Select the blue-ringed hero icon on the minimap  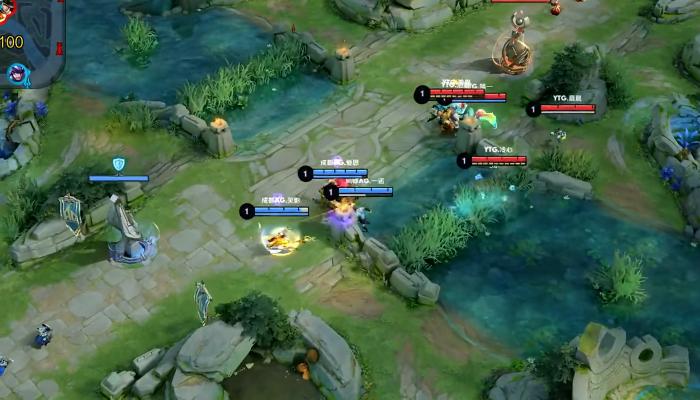click(18, 73)
